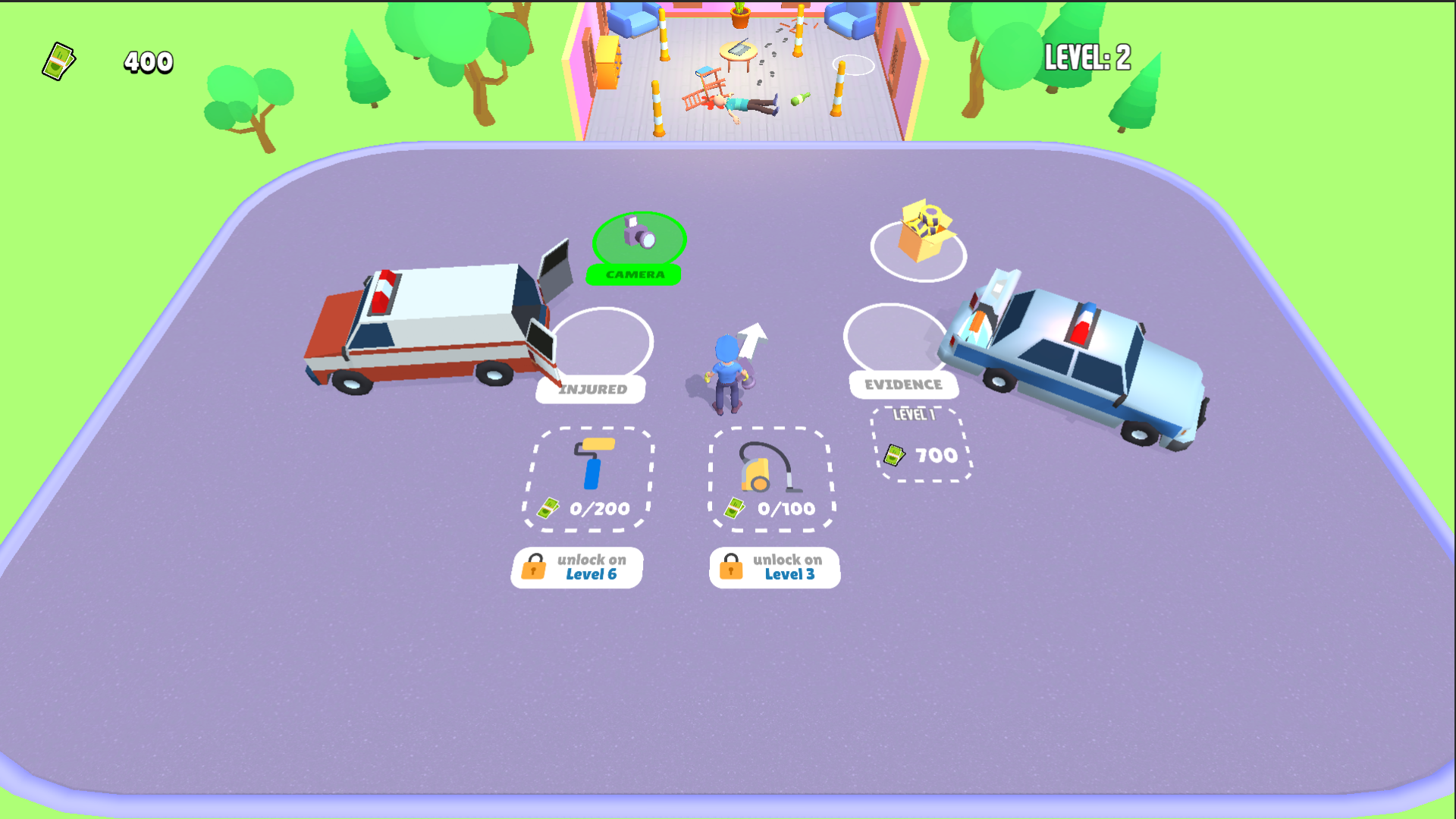Click the Level 1 badge above 700

[914, 414]
